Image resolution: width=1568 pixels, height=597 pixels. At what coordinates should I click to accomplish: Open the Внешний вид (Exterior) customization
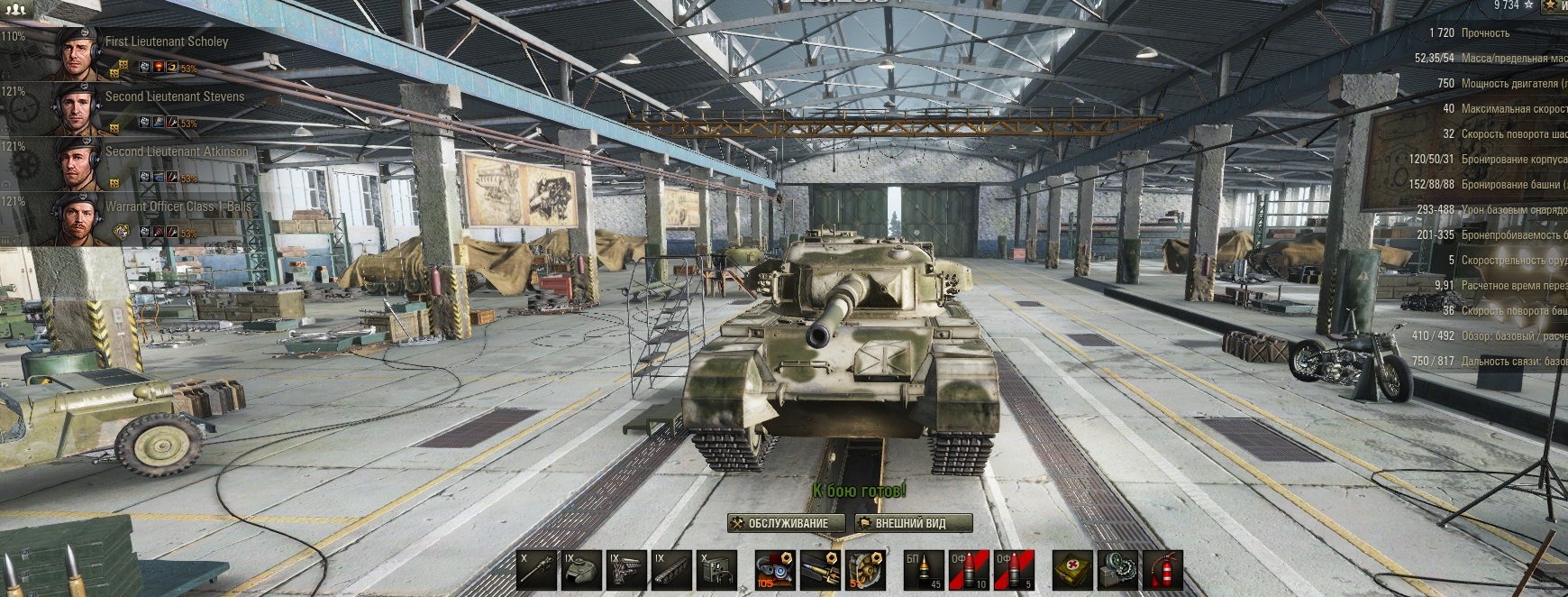(x=913, y=523)
